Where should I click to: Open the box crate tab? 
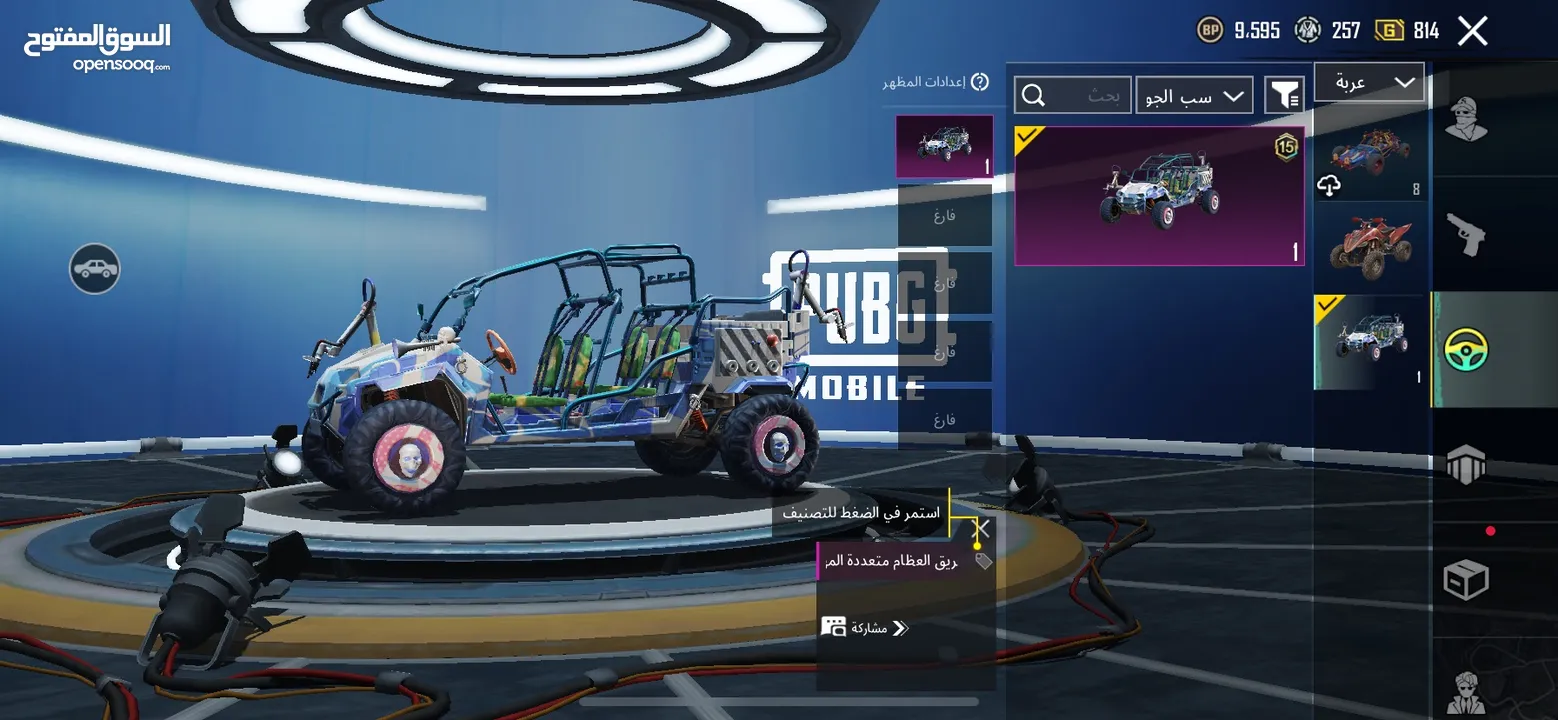[1466, 579]
